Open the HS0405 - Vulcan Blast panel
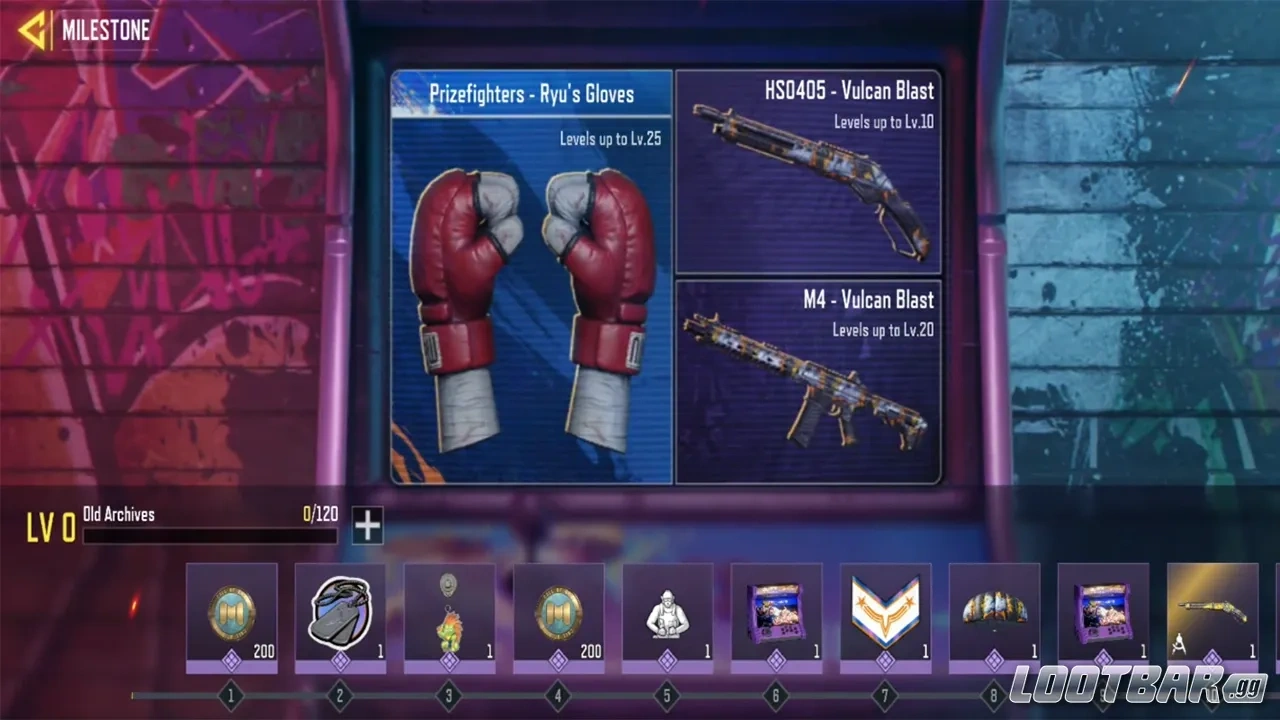Viewport: 1280px width, 720px height. tap(808, 170)
